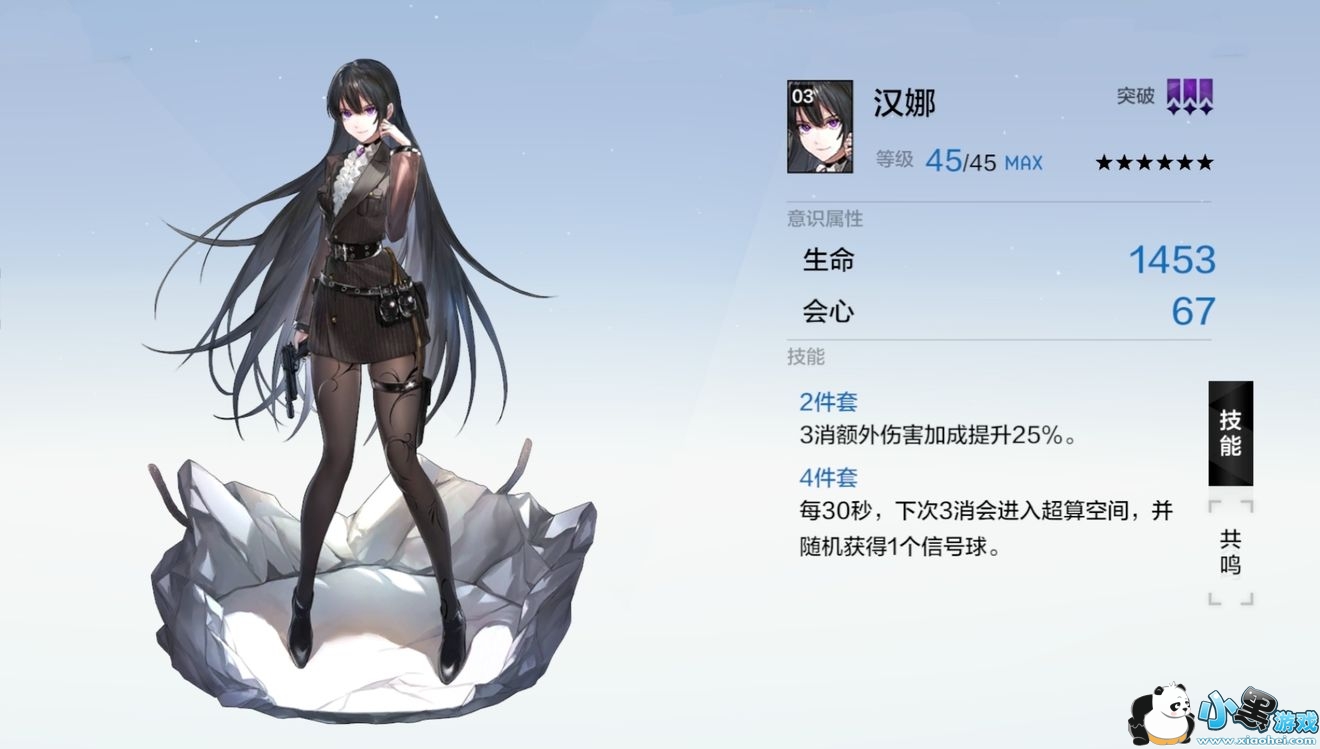Click the 4件套 four-piece set bonus label
This screenshot has width=1320, height=749.
point(828,478)
